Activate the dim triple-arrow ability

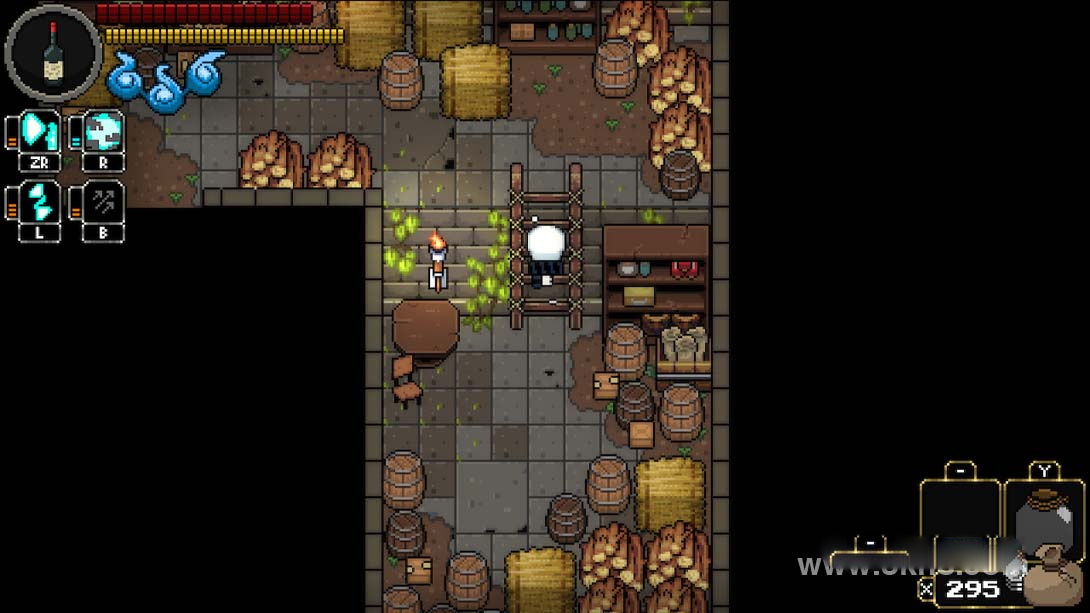pyautogui.click(x=103, y=201)
